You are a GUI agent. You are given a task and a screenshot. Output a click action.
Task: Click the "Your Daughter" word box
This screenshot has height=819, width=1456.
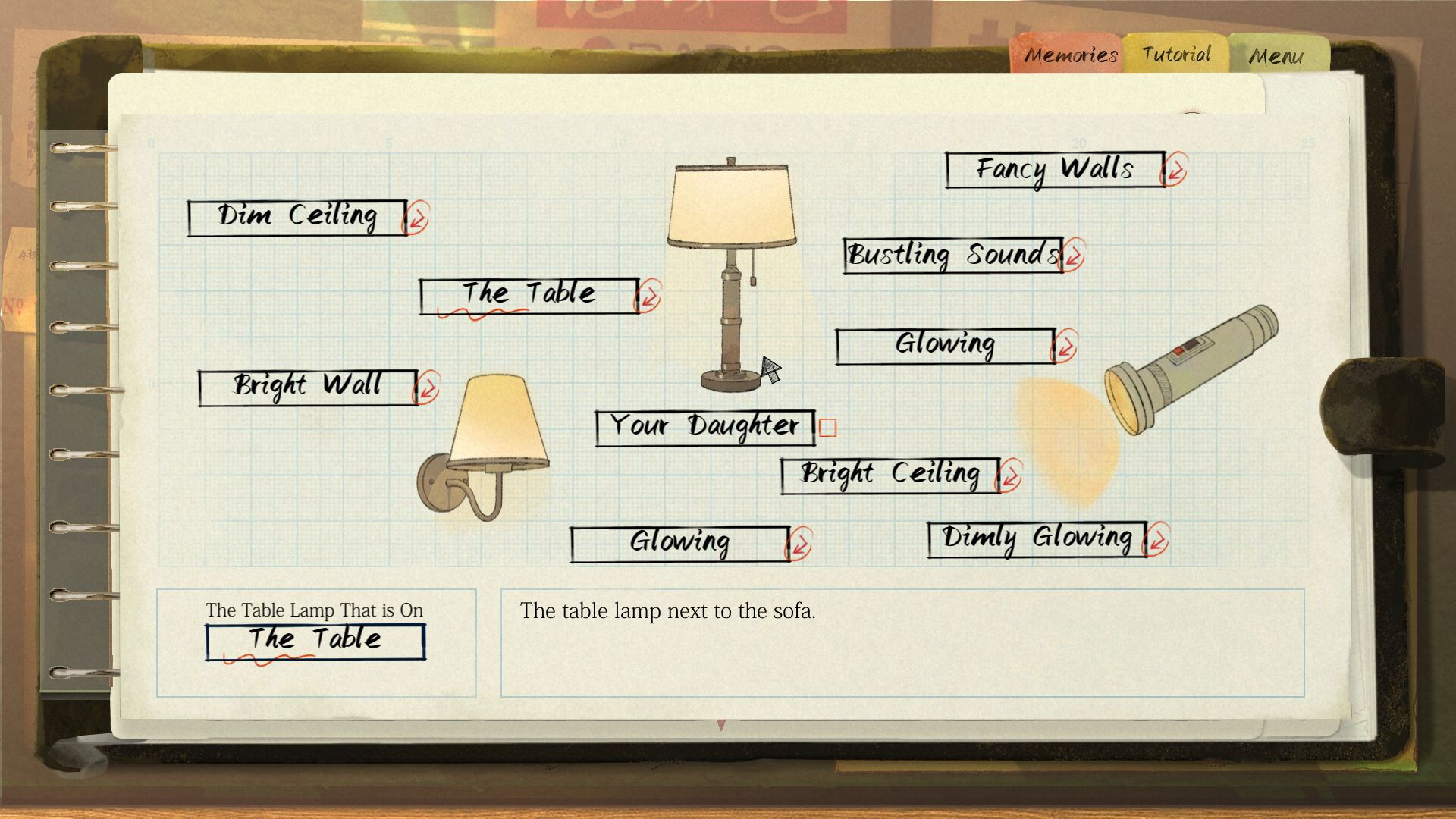click(x=705, y=426)
